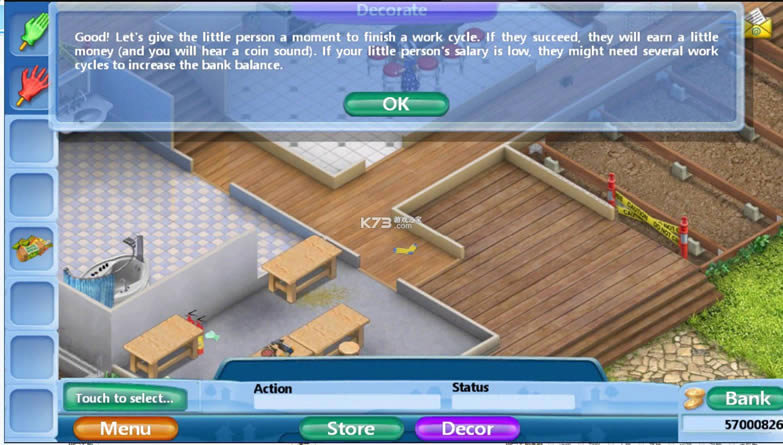Screen dimensions: 783x445
Task: Click the Touch to select button
Action: click(x=125, y=398)
